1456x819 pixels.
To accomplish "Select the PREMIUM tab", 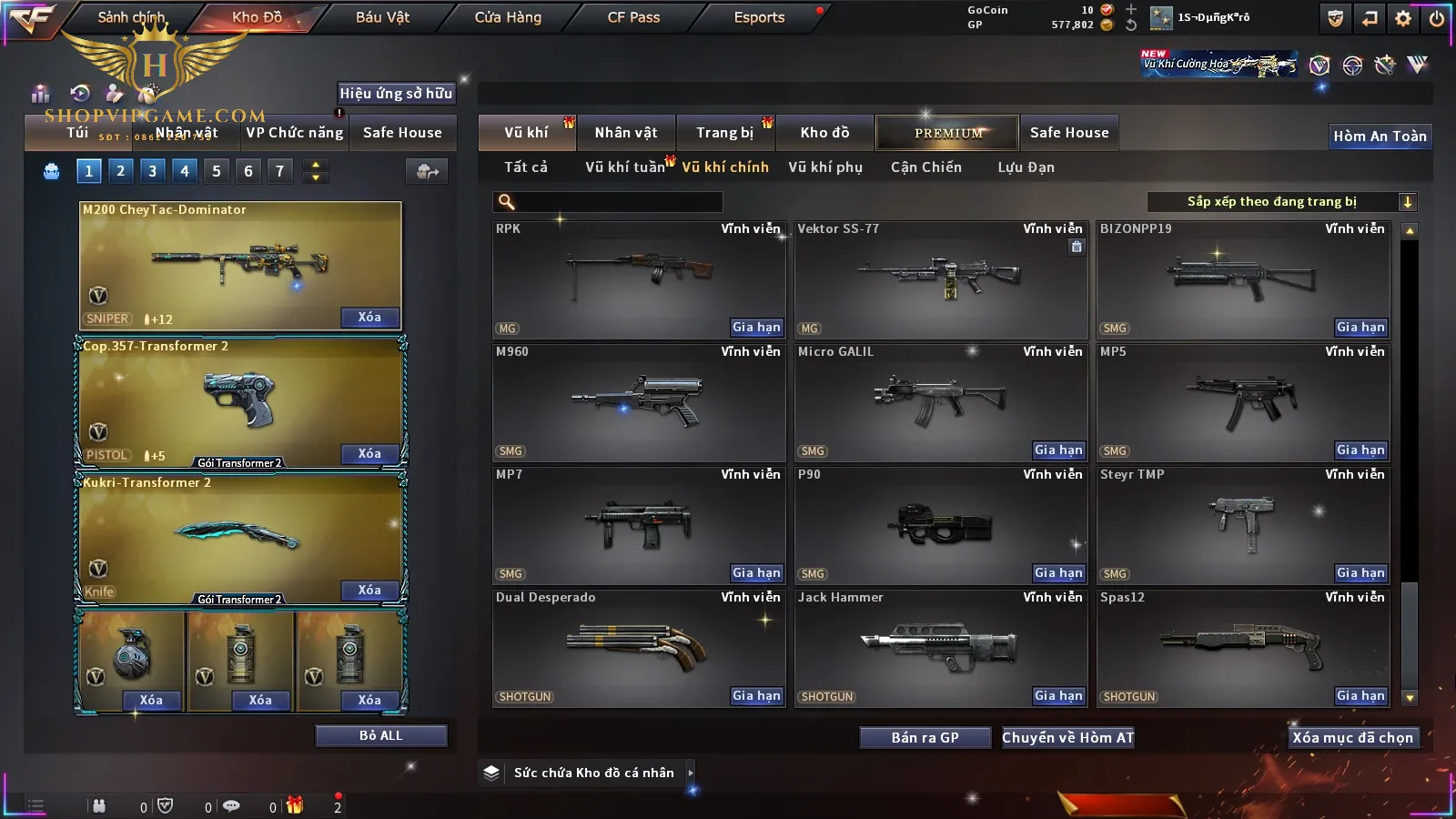I will [x=947, y=133].
